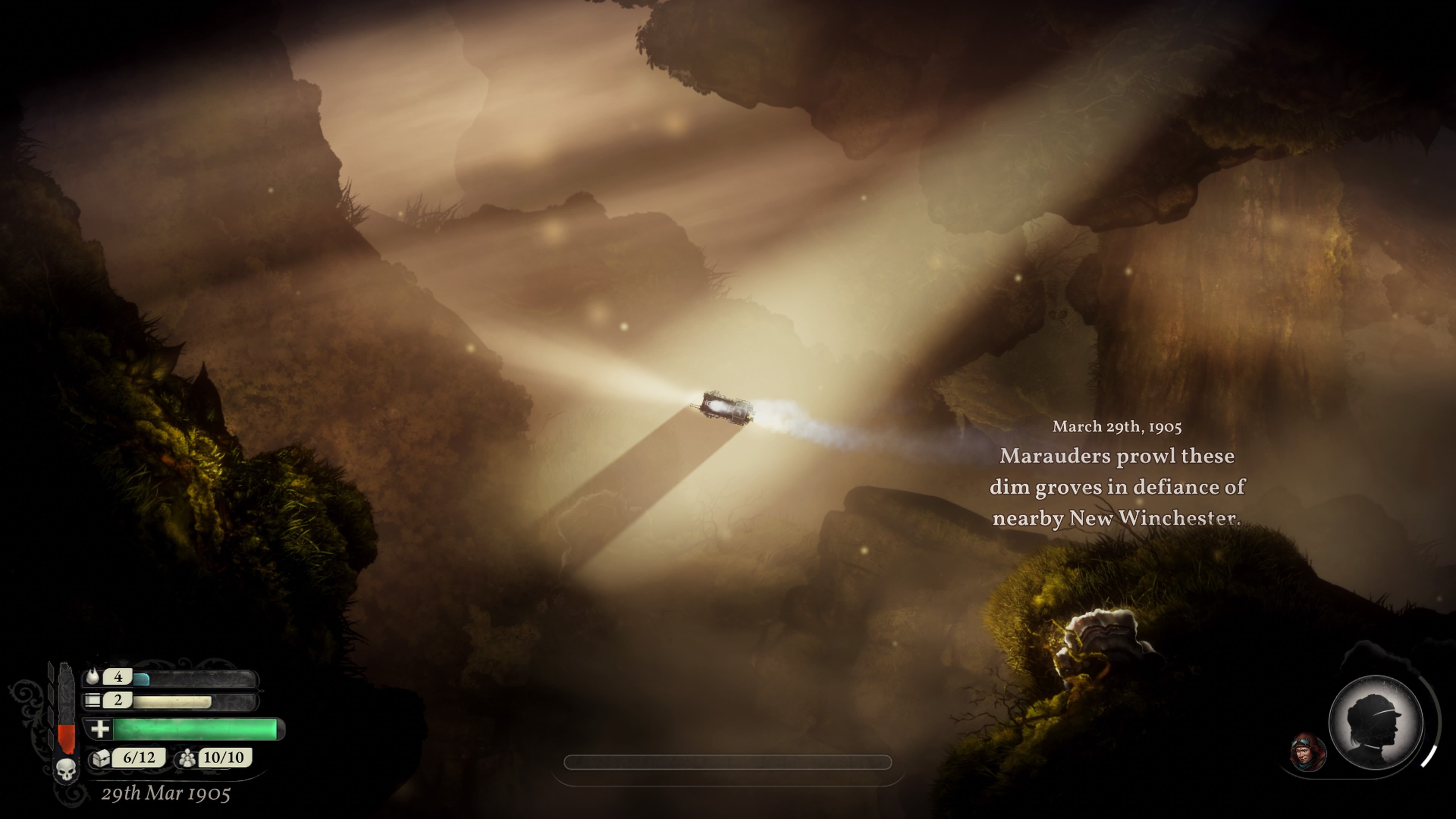Select the goggled officer portrait

(1307, 752)
